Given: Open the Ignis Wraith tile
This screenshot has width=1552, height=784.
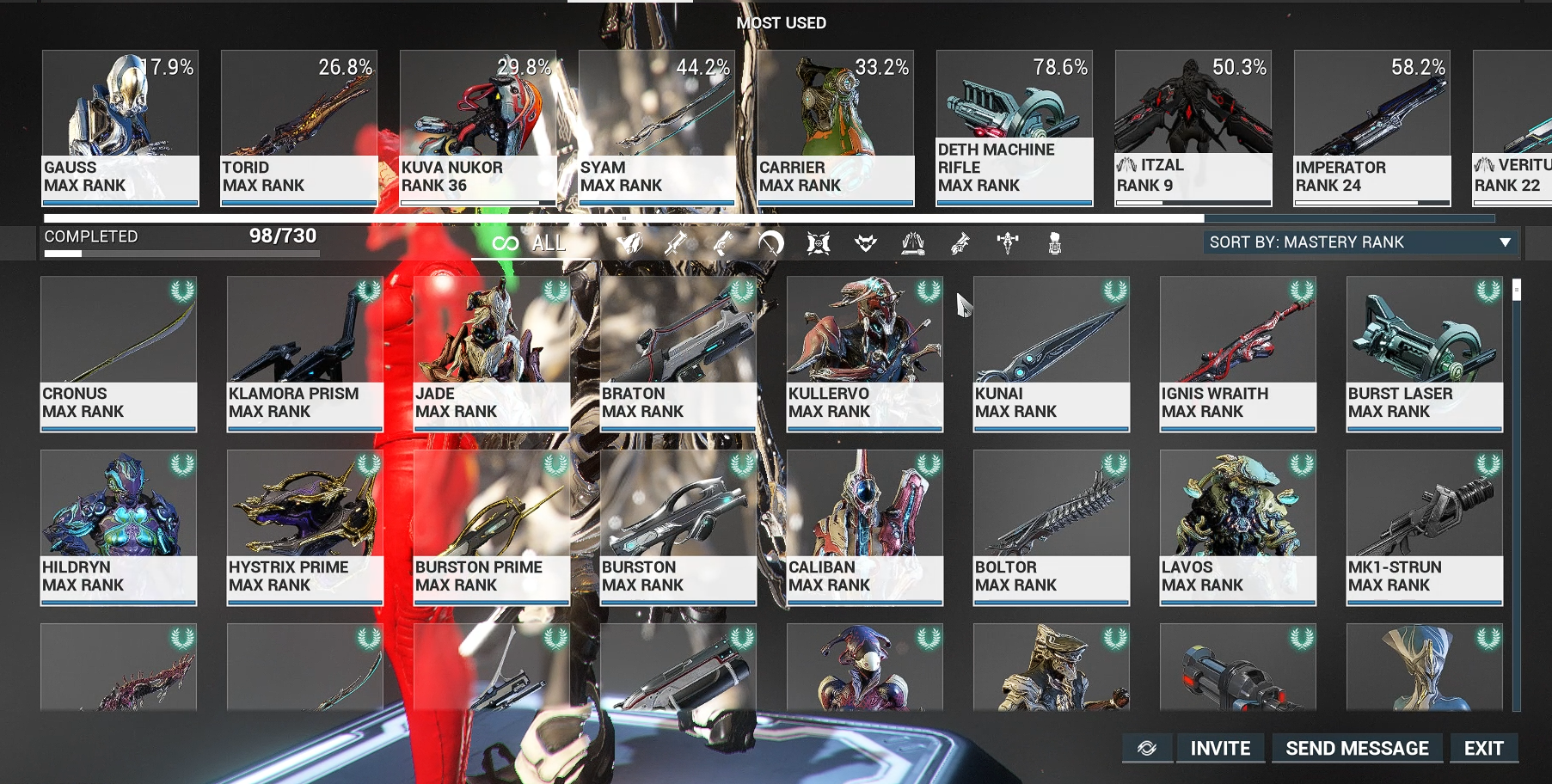Looking at the screenshot, I should 1238,353.
